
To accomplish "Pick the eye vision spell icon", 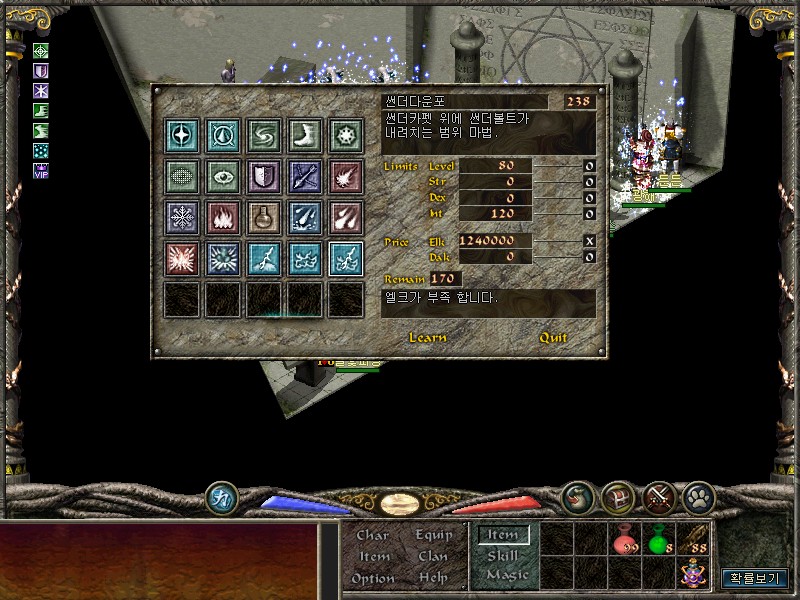I will point(224,176).
